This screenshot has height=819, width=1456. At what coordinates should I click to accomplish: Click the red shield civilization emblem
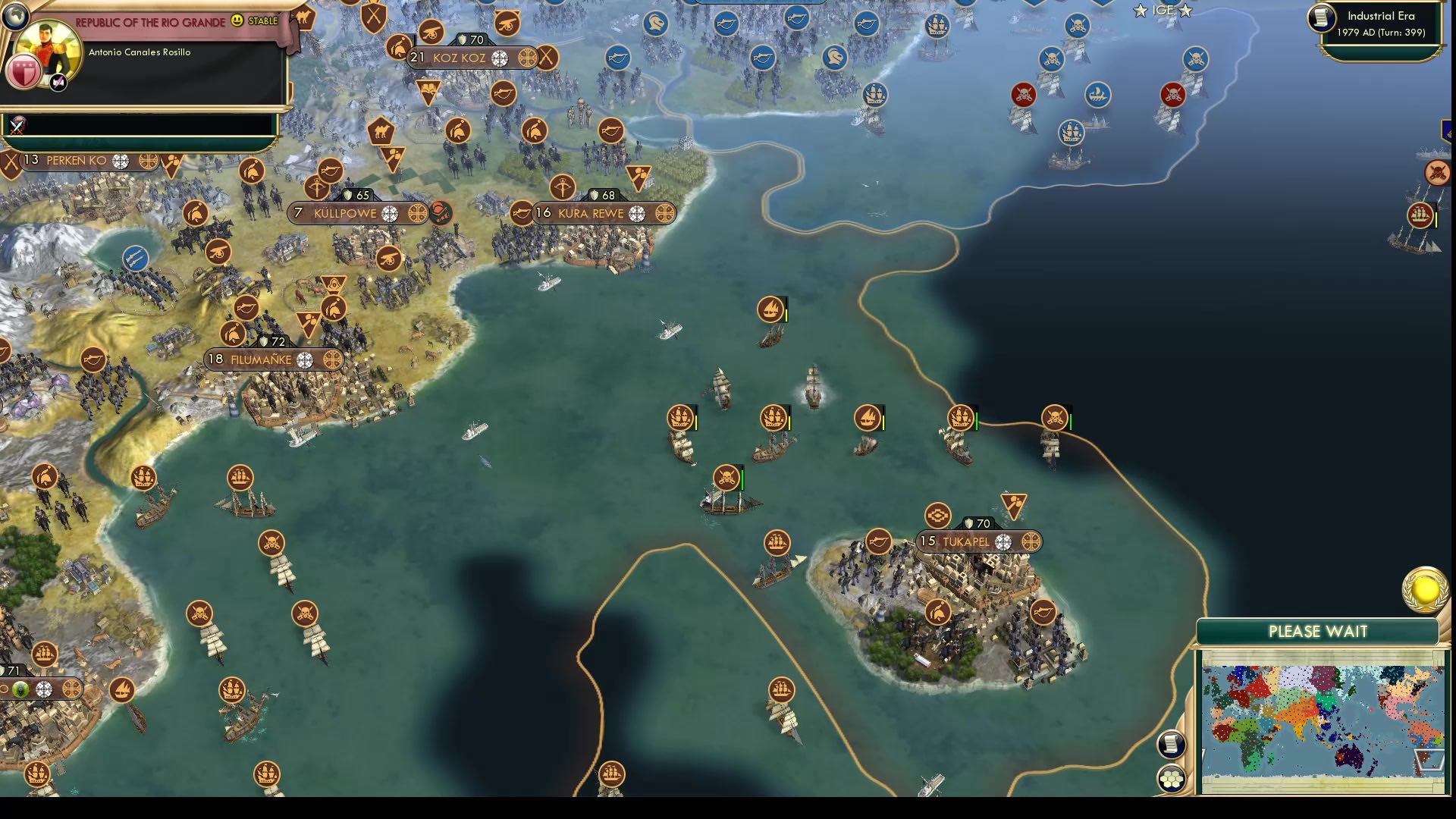point(23,72)
